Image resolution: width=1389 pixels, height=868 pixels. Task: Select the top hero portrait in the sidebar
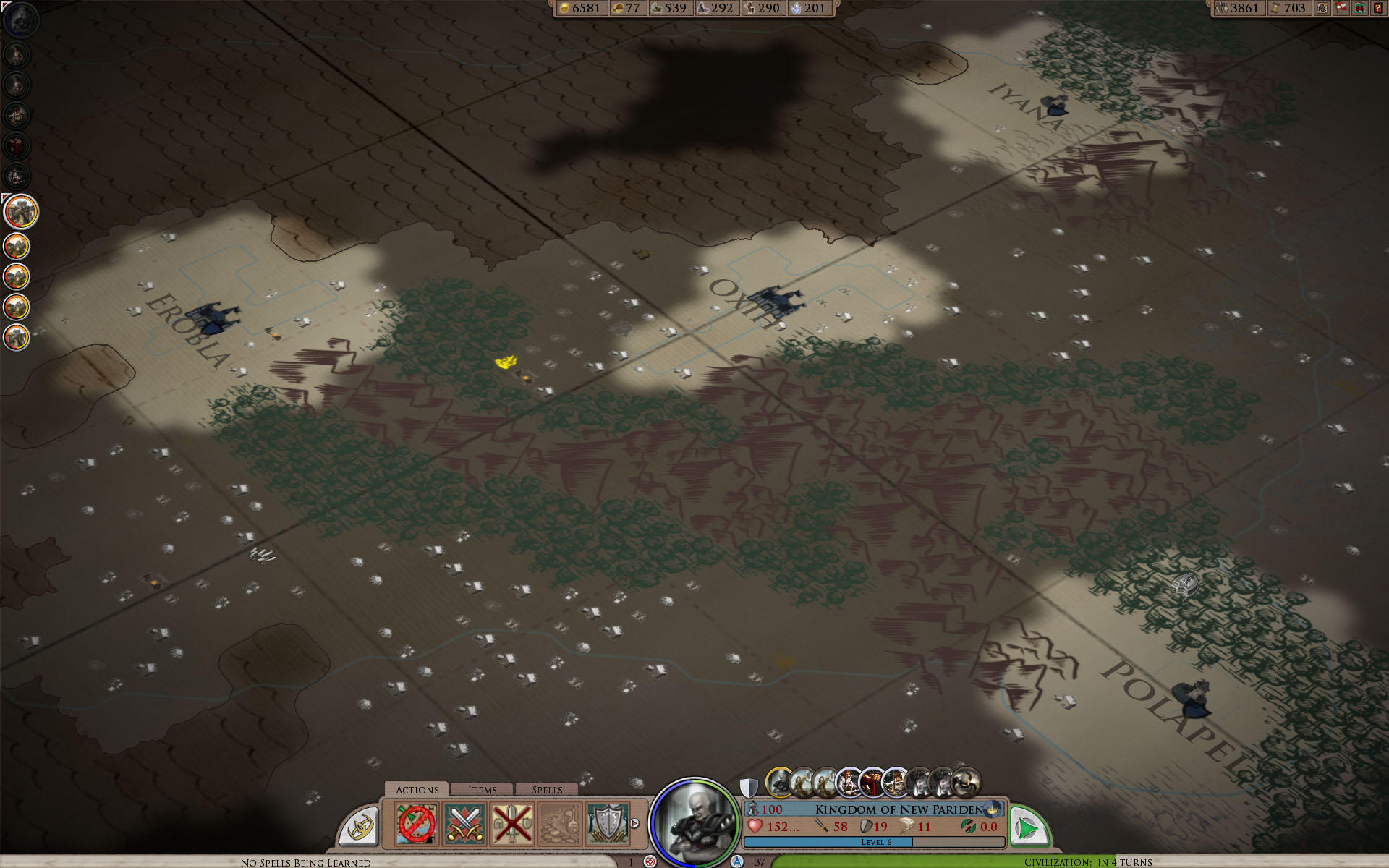pyautogui.click(x=20, y=19)
